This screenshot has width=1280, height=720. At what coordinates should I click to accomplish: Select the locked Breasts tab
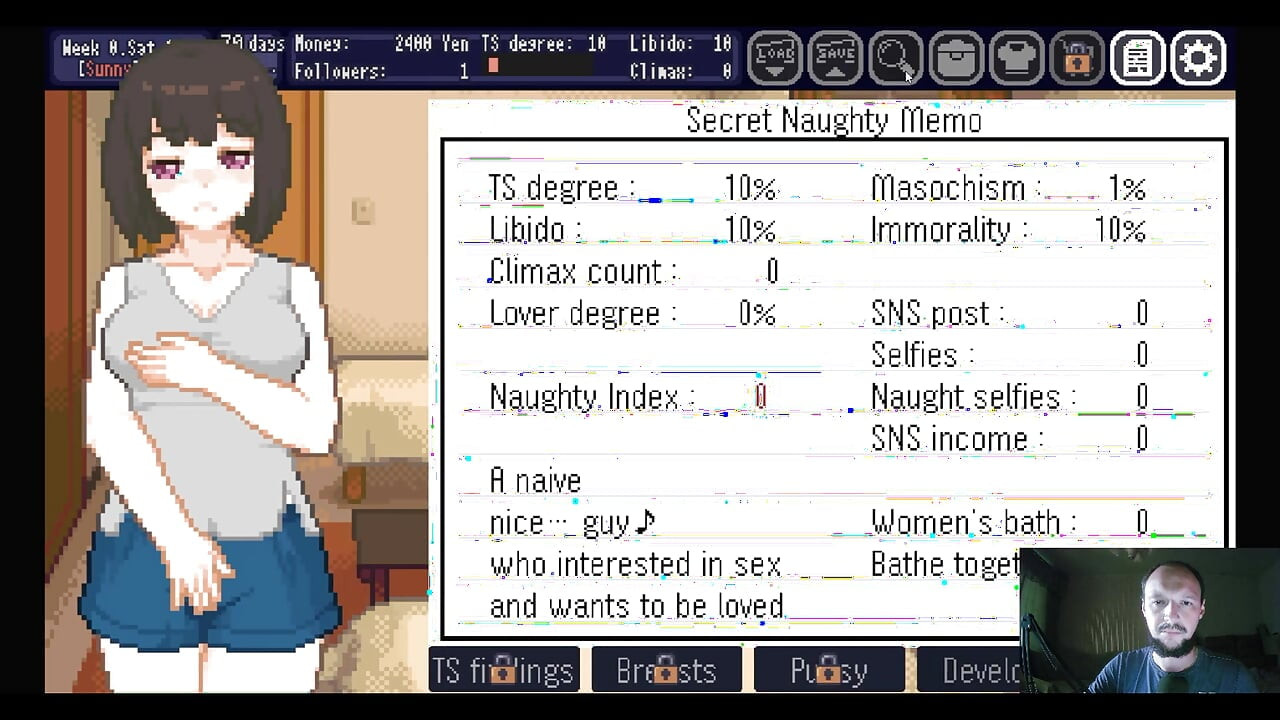coord(666,670)
